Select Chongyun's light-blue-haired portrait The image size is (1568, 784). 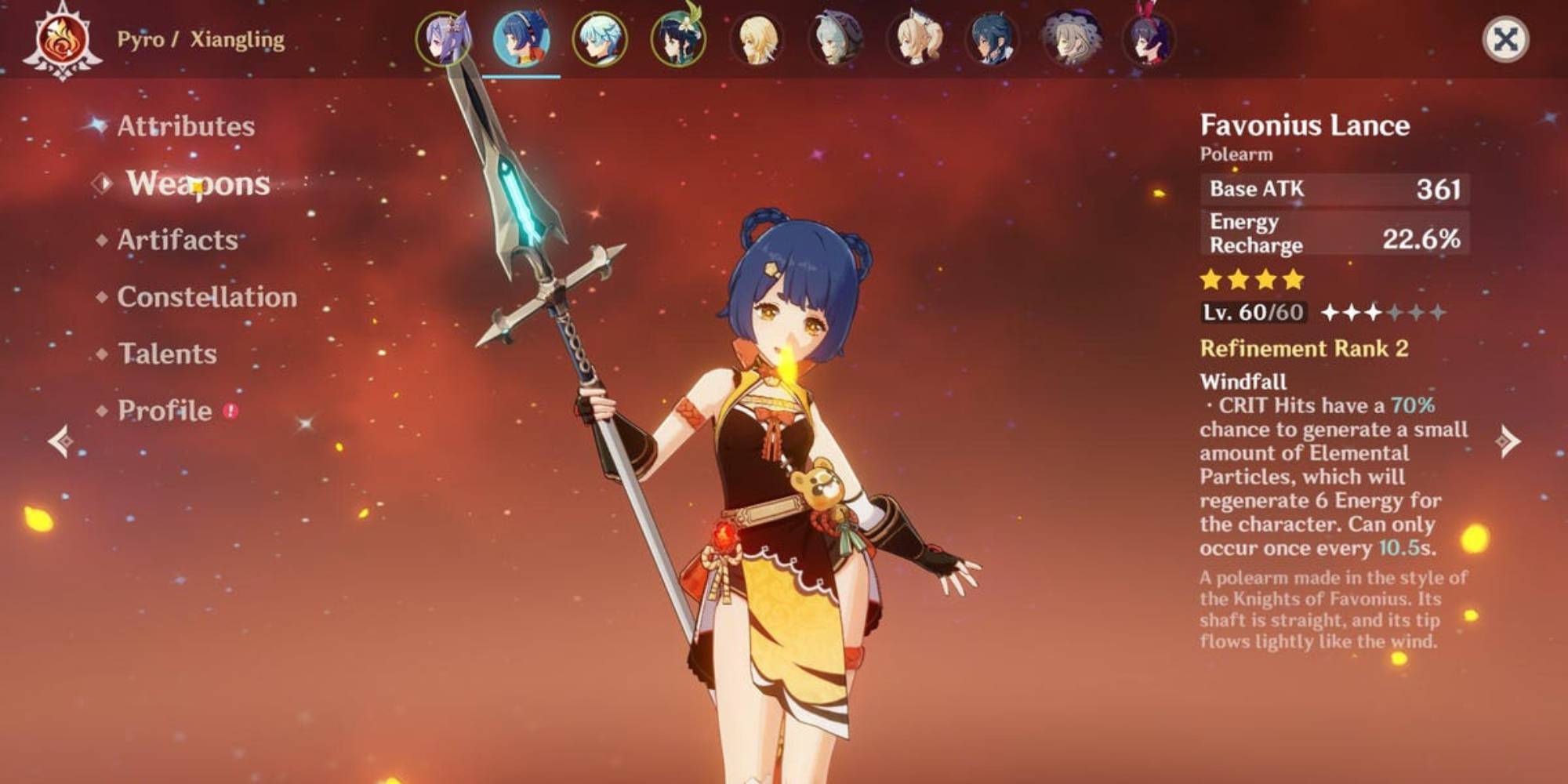(x=600, y=38)
